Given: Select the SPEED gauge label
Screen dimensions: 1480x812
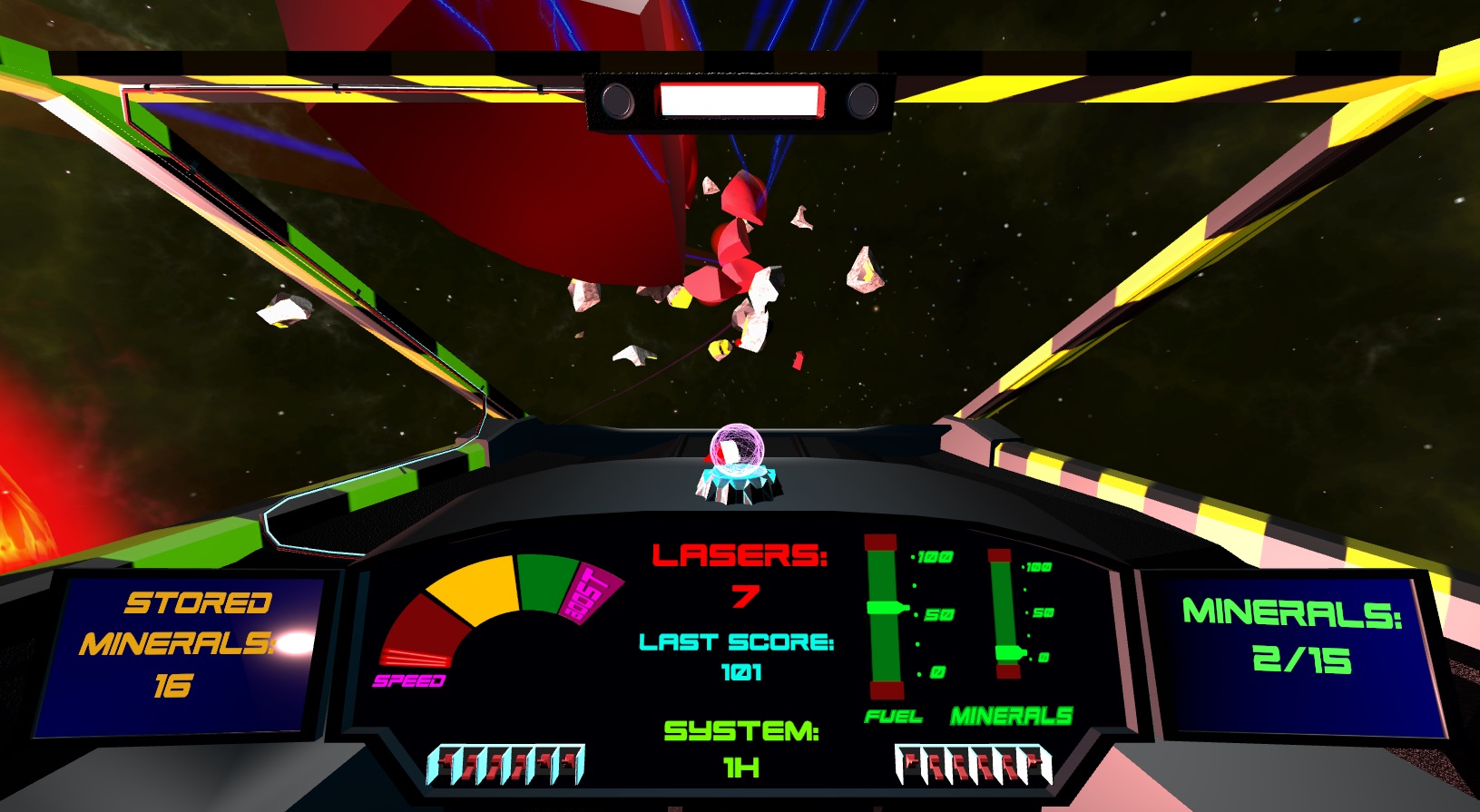Looking at the screenshot, I should point(410,680).
